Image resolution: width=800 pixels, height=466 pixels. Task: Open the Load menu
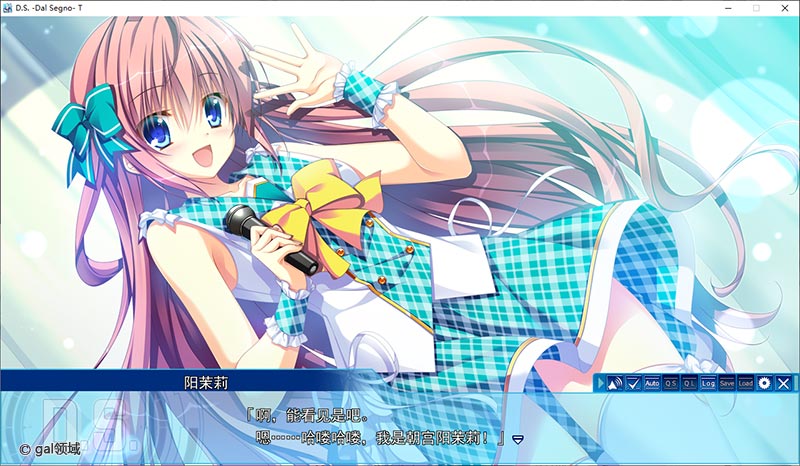coord(746,383)
